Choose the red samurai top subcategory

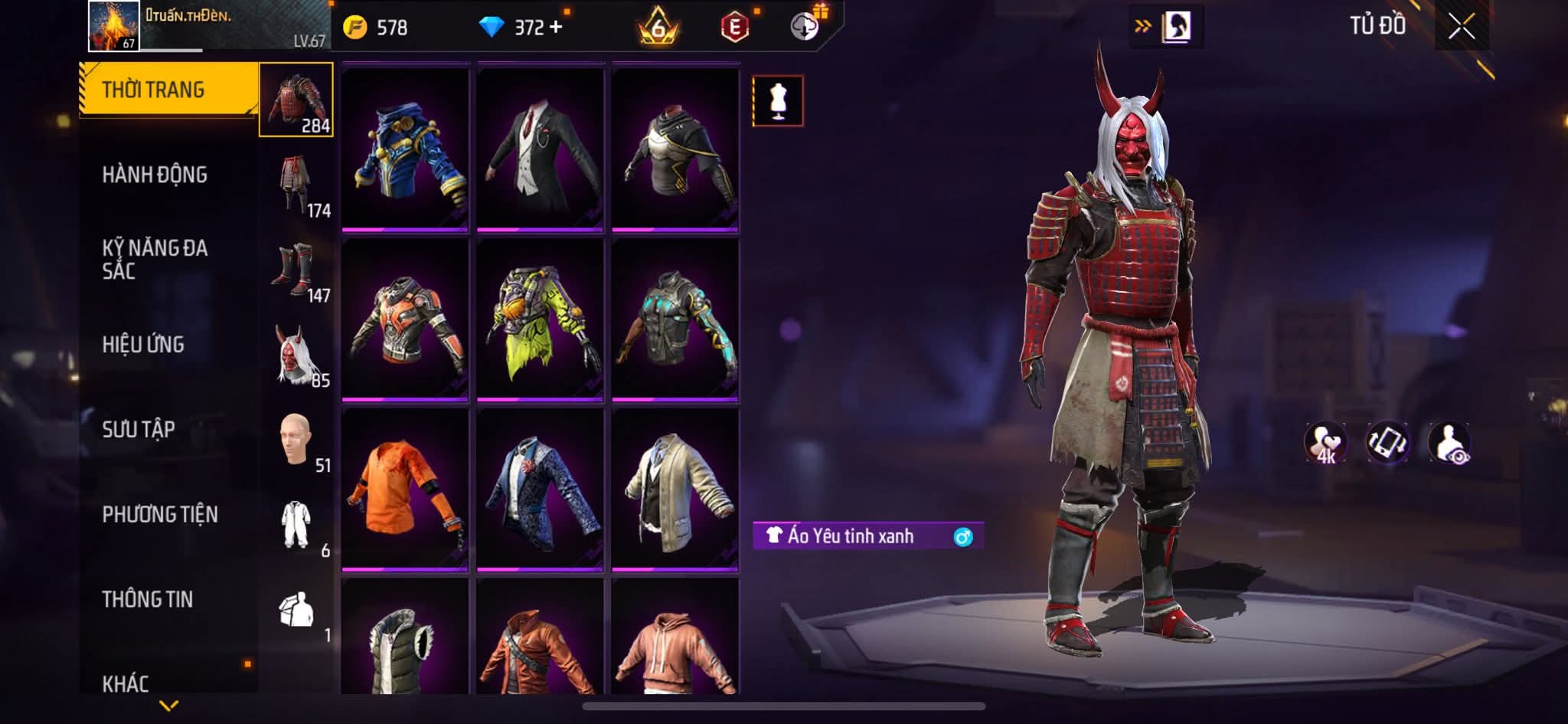point(296,100)
